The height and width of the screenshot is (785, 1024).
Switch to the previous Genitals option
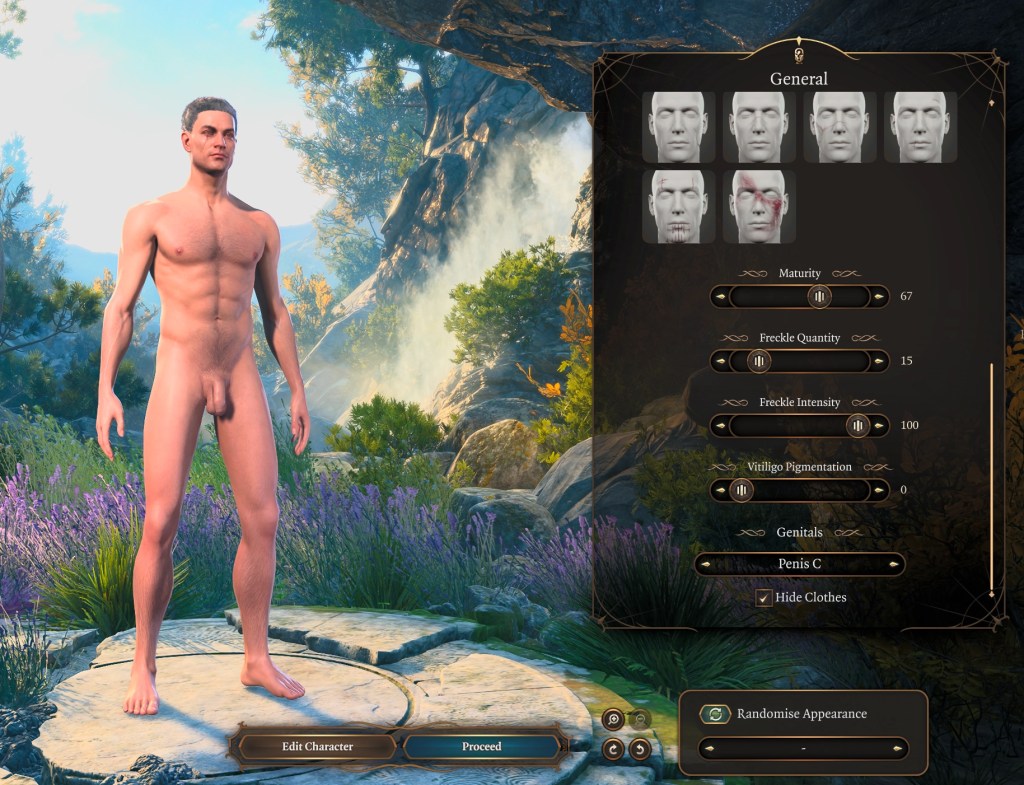[707, 564]
